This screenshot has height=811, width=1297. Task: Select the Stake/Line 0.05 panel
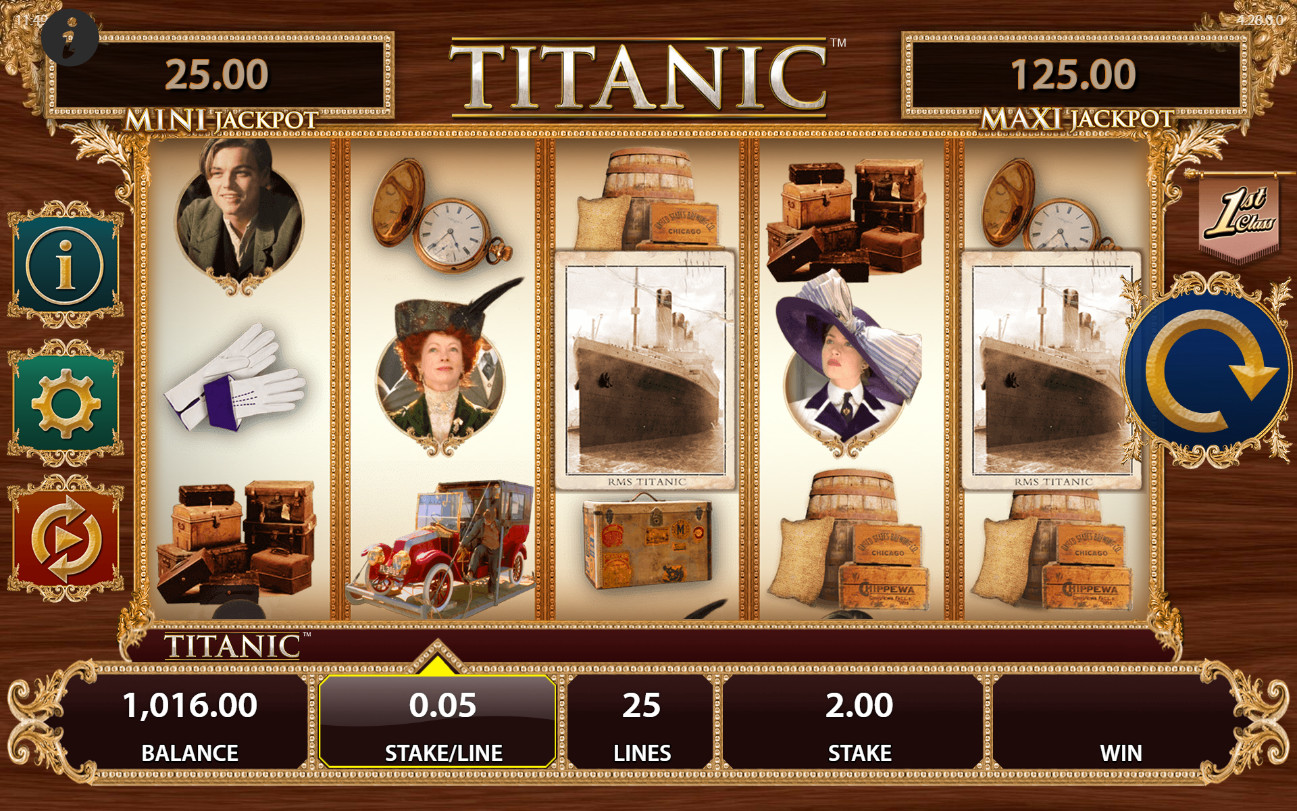(x=438, y=722)
